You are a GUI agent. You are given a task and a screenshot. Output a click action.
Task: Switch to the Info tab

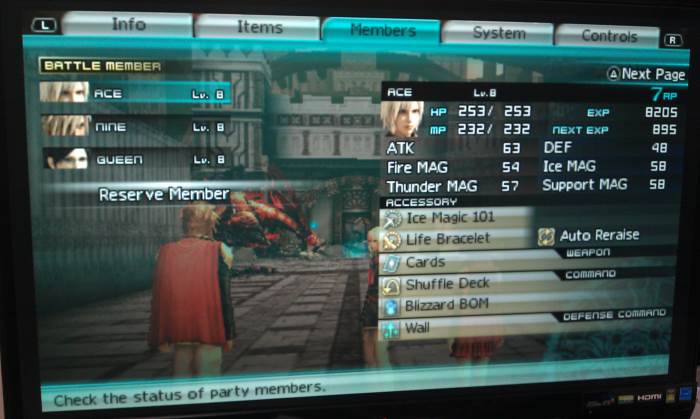point(128,24)
